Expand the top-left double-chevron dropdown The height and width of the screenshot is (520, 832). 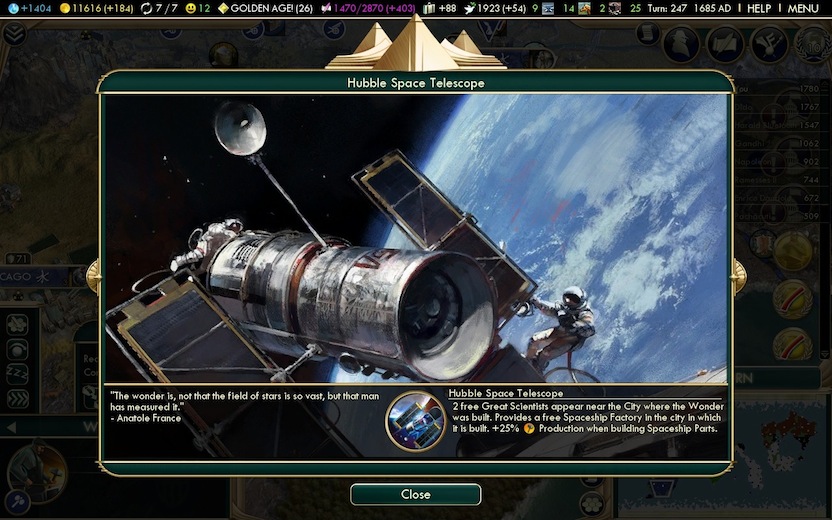click(x=14, y=34)
